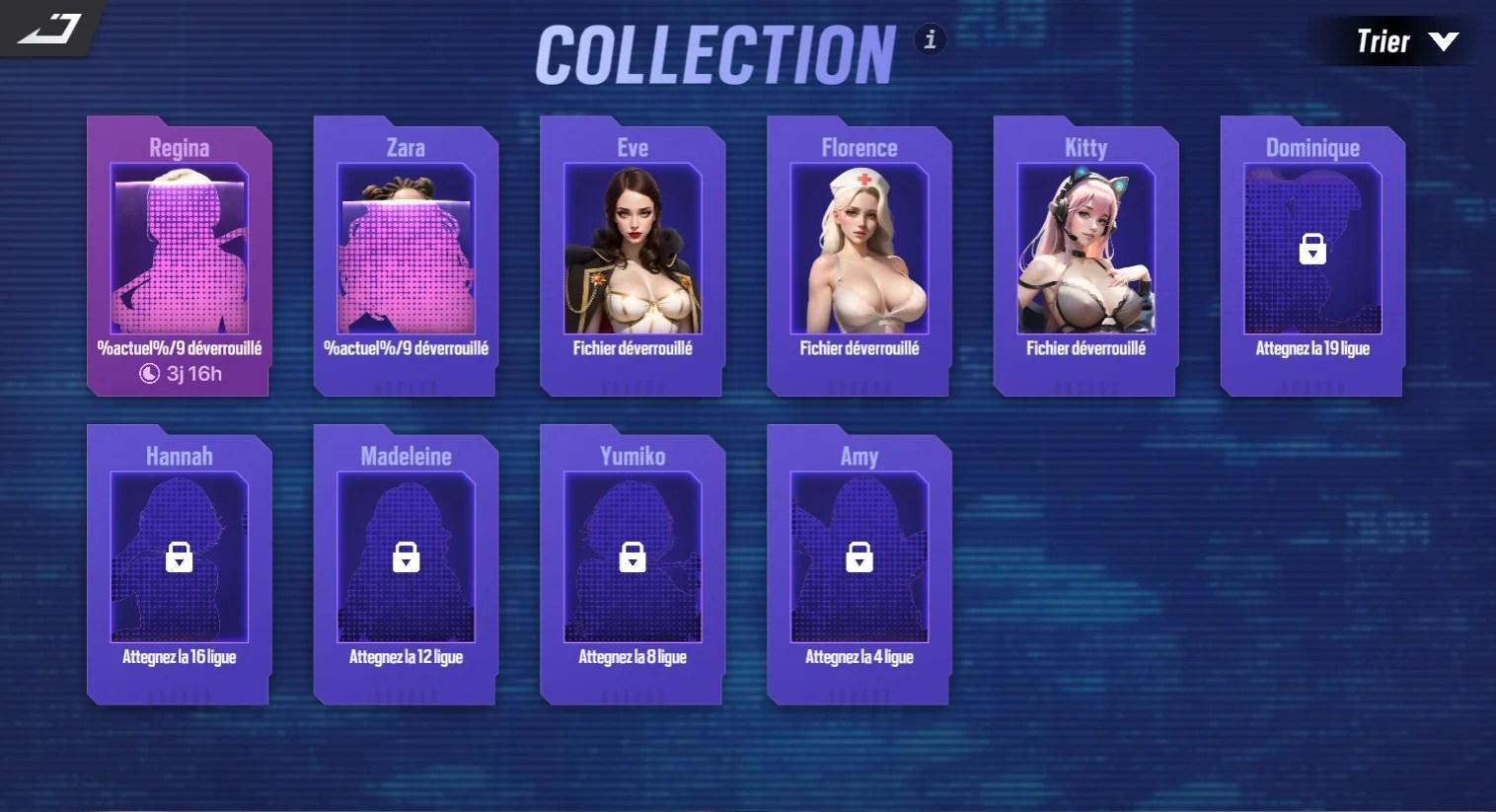Select the locked Amy card

click(859, 563)
